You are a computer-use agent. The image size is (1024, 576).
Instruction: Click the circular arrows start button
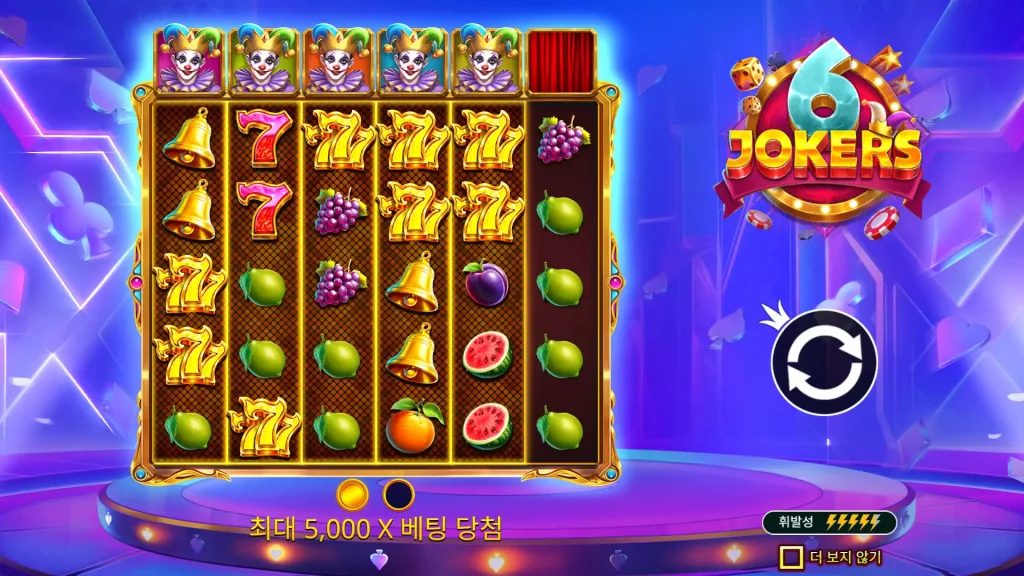(824, 362)
